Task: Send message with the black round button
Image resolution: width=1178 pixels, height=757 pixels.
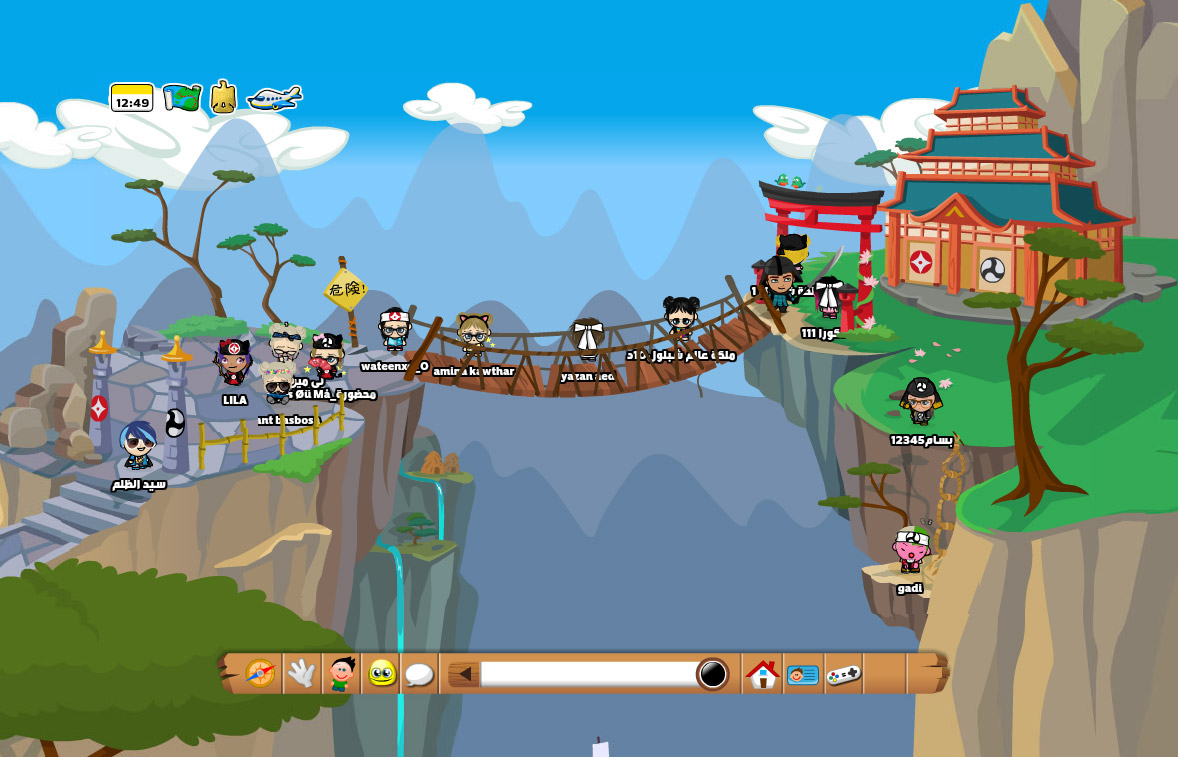Action: pyautogui.click(x=712, y=674)
